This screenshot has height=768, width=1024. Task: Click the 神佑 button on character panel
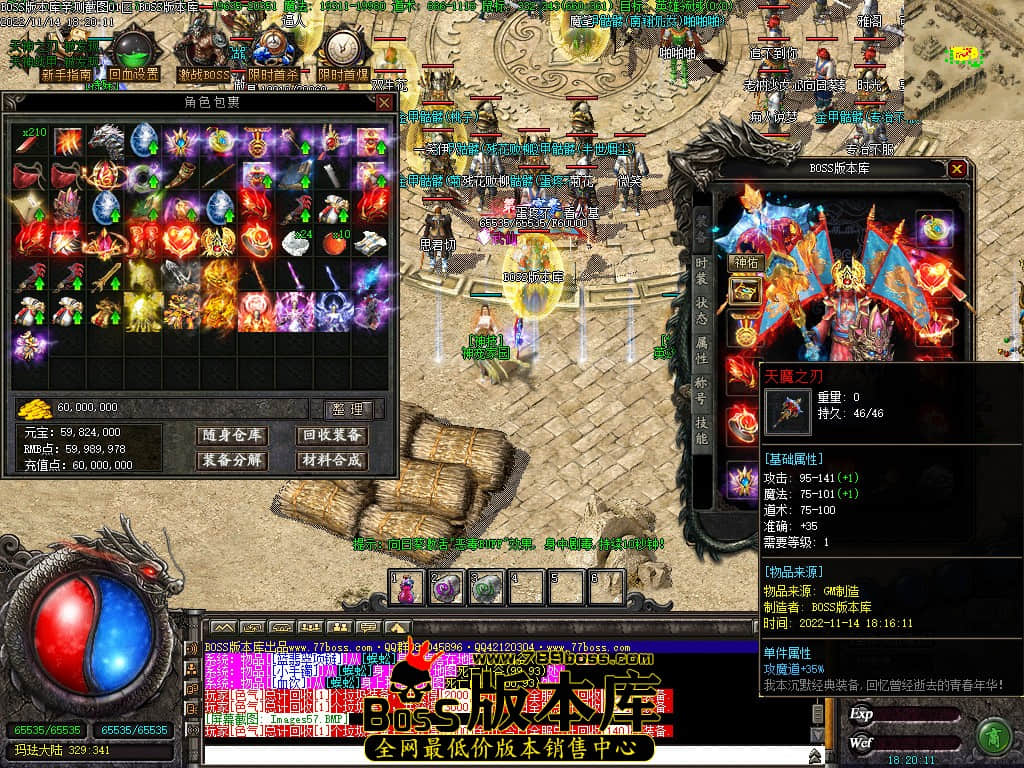pyautogui.click(x=745, y=263)
